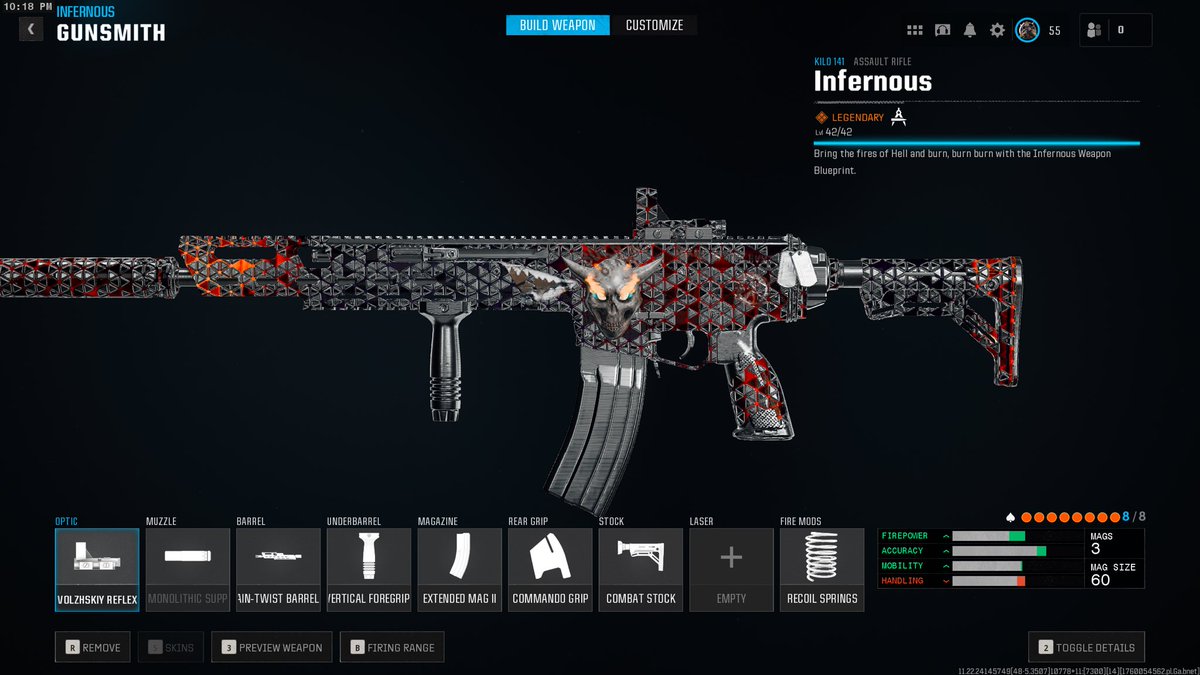The width and height of the screenshot is (1200, 675).
Task: Switch to the Build Weapon tab
Action: click(557, 25)
